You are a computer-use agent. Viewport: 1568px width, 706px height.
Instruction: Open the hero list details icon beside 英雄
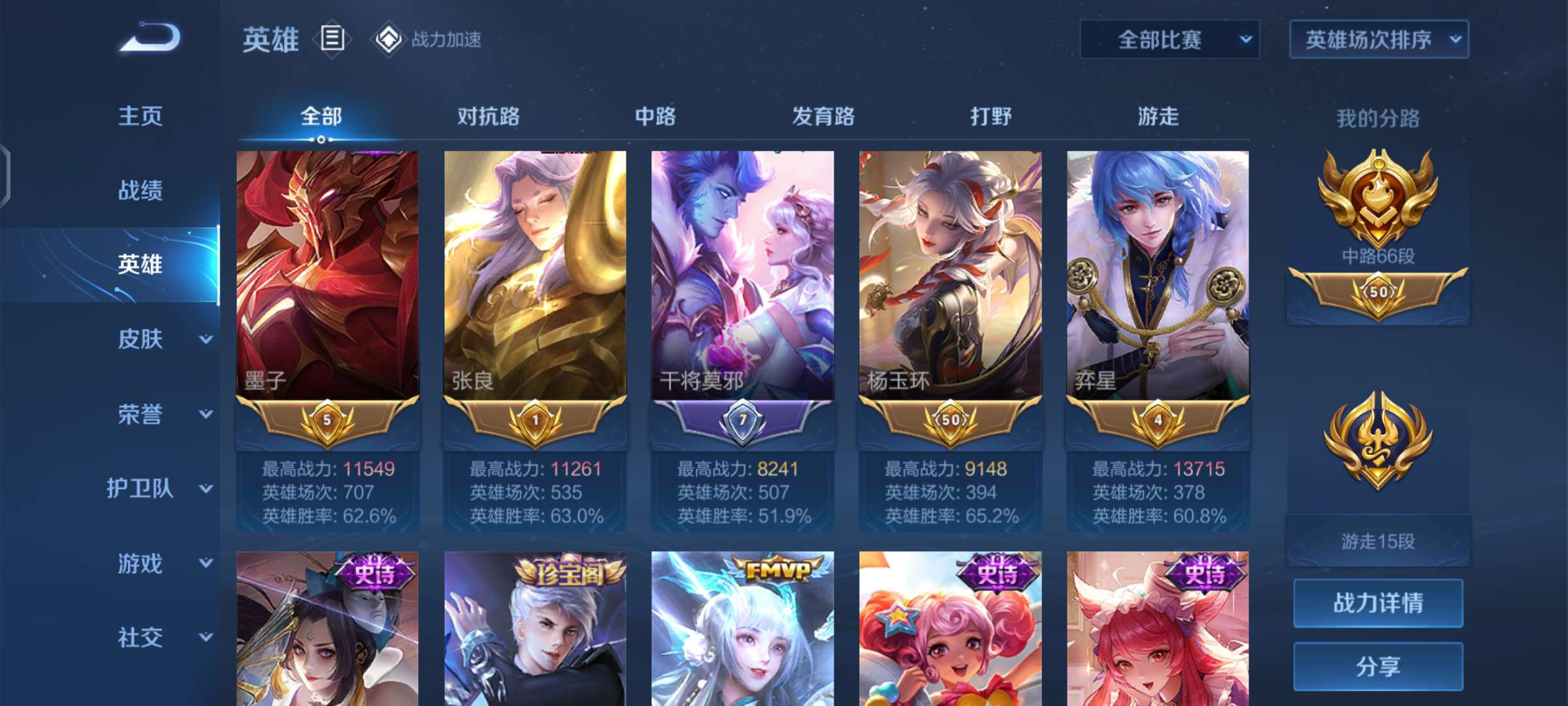coord(332,41)
